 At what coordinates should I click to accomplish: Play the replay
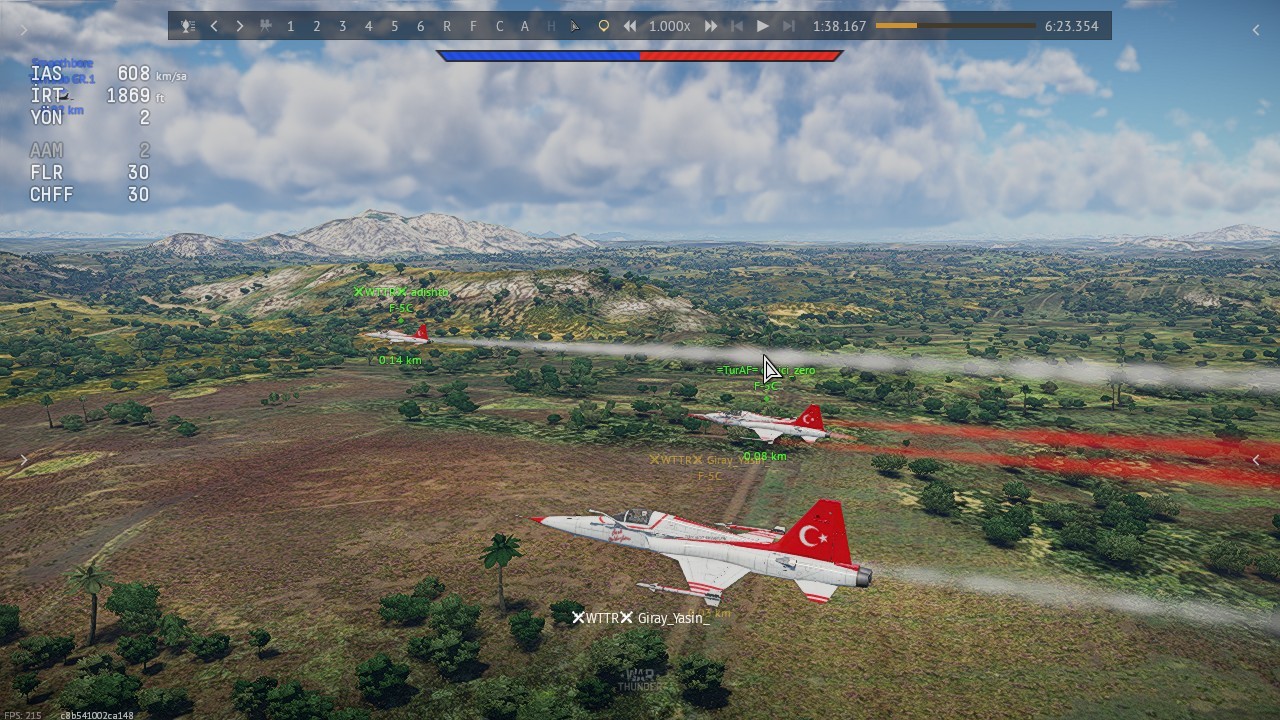click(x=763, y=26)
